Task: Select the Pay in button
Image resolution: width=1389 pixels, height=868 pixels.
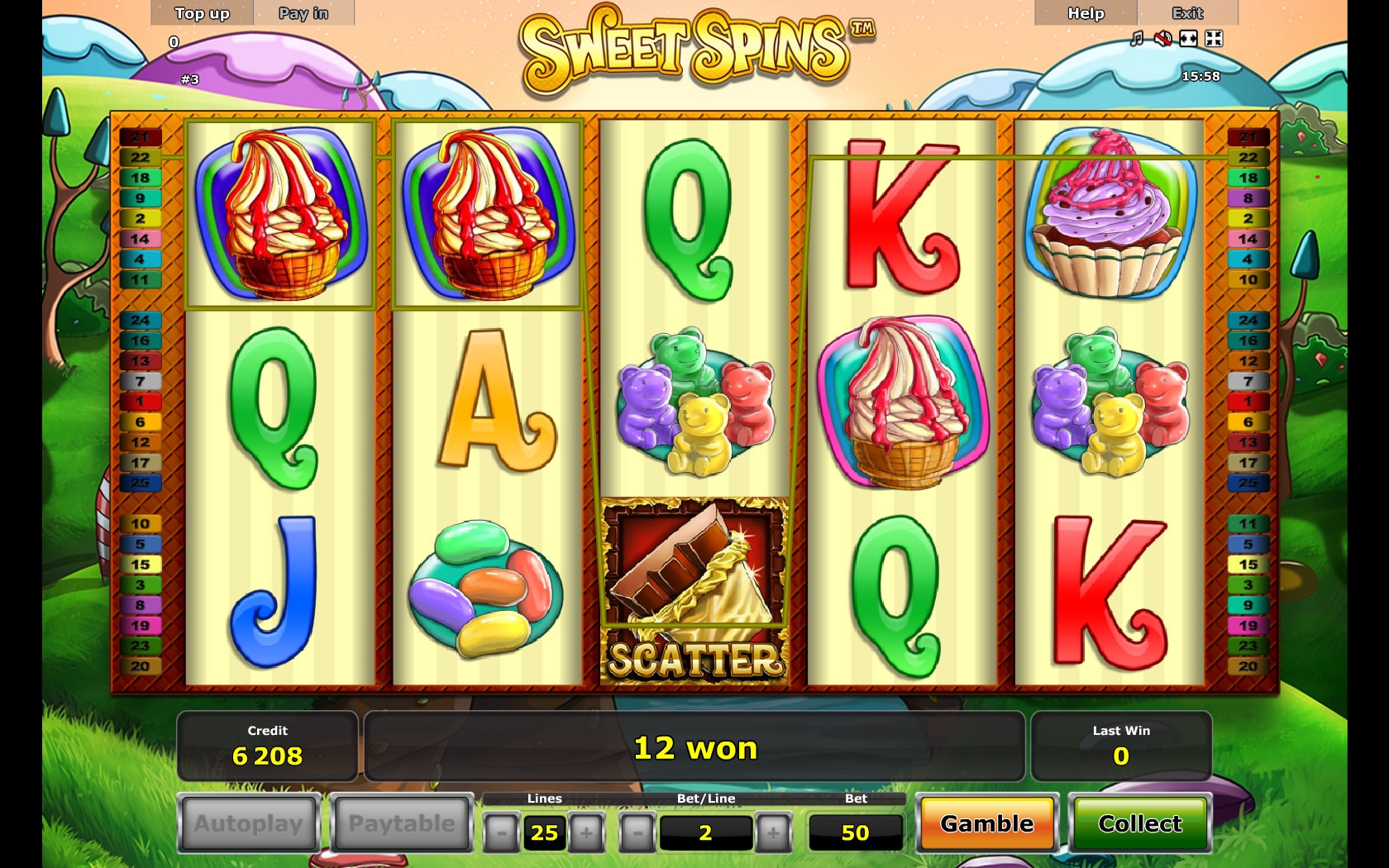Action: [x=303, y=13]
